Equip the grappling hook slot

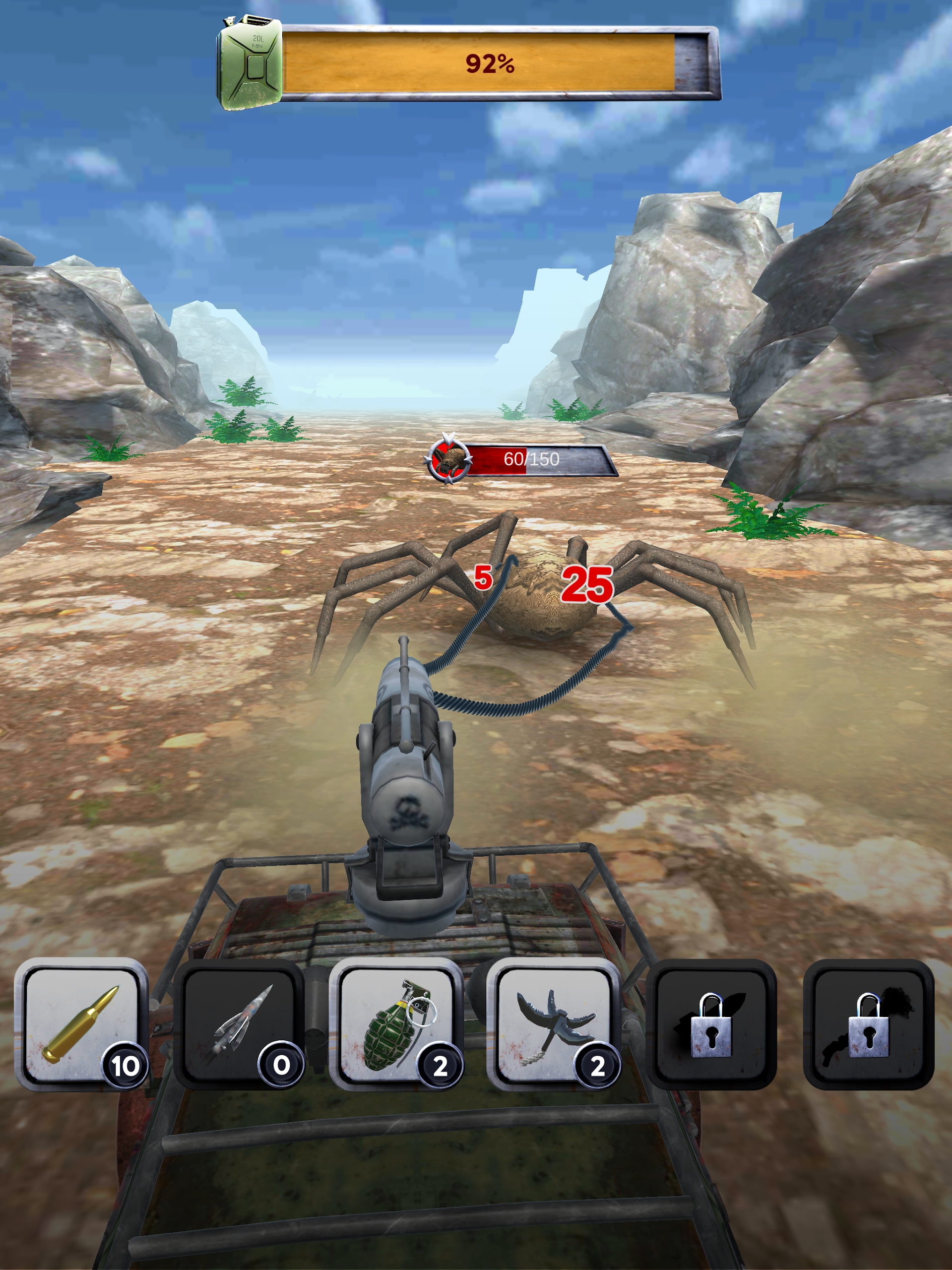coord(554,1024)
